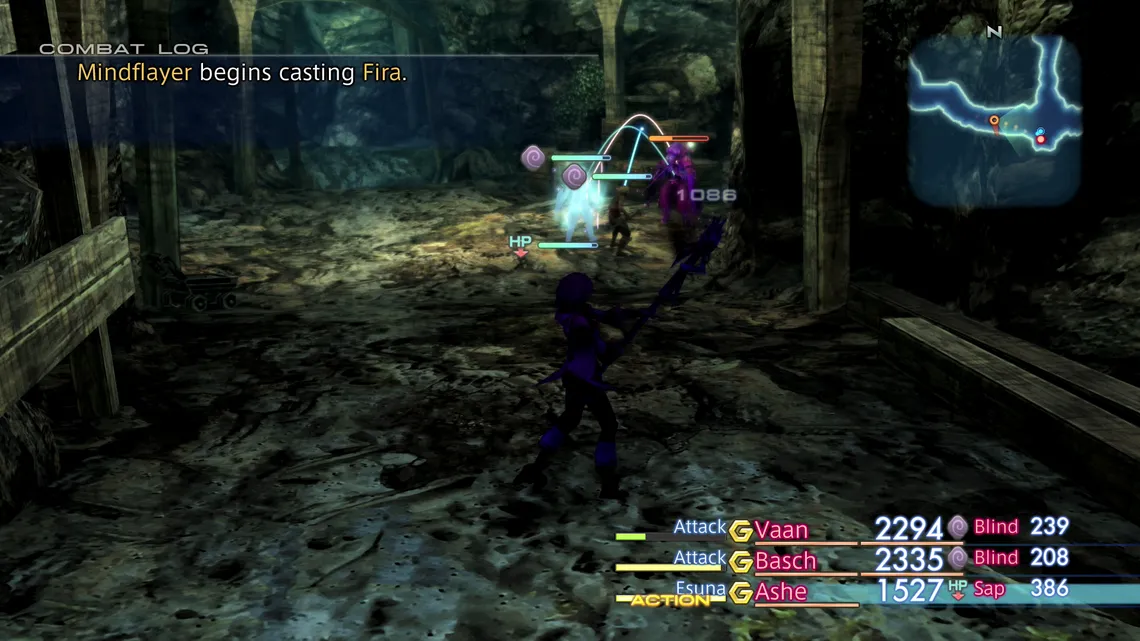Click Ashe's gambit G icon
This screenshot has width=1140, height=641.
pos(740,593)
